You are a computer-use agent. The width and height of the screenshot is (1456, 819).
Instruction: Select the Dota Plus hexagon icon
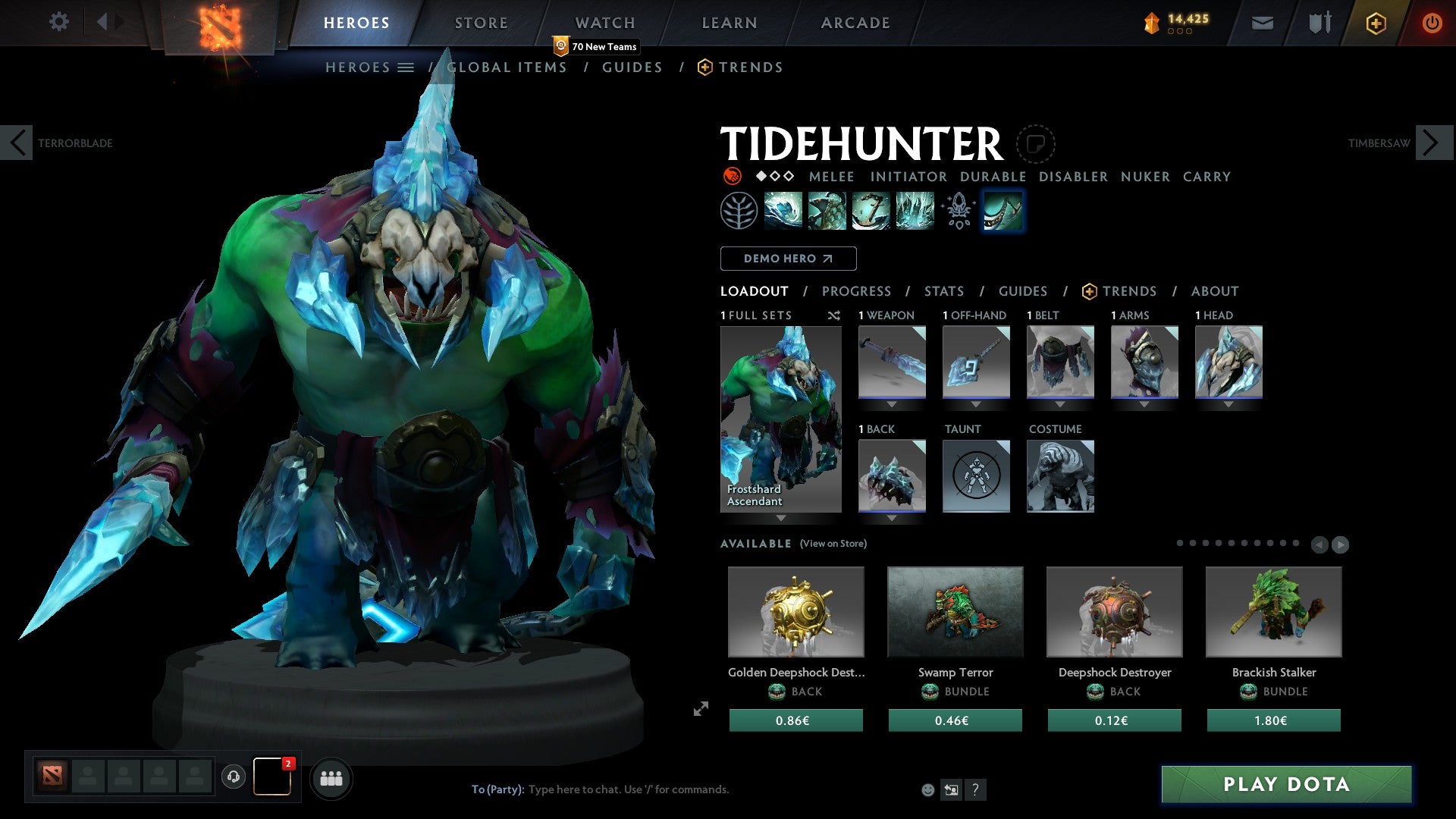pos(1375,23)
